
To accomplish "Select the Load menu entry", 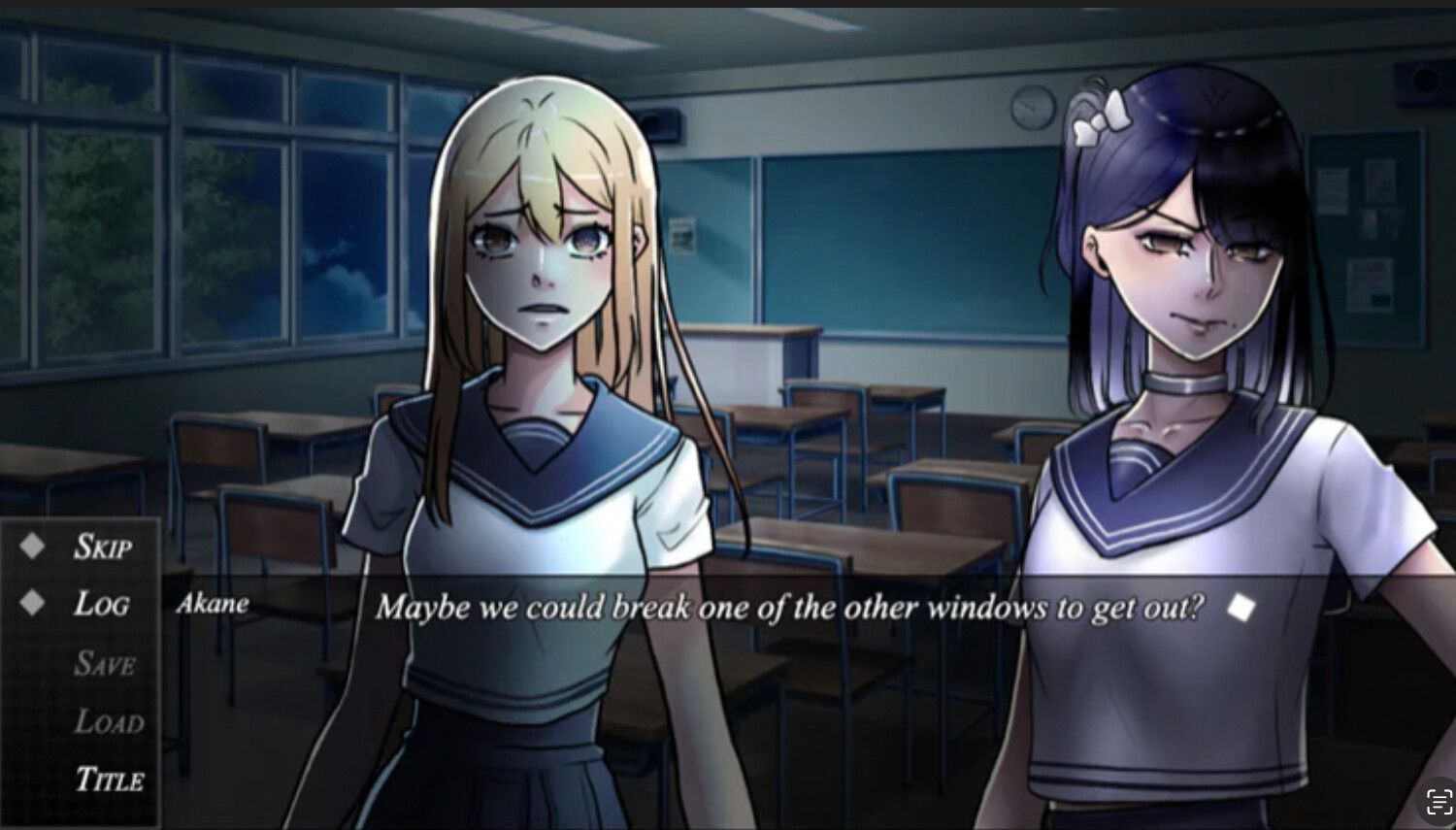I will coord(110,722).
